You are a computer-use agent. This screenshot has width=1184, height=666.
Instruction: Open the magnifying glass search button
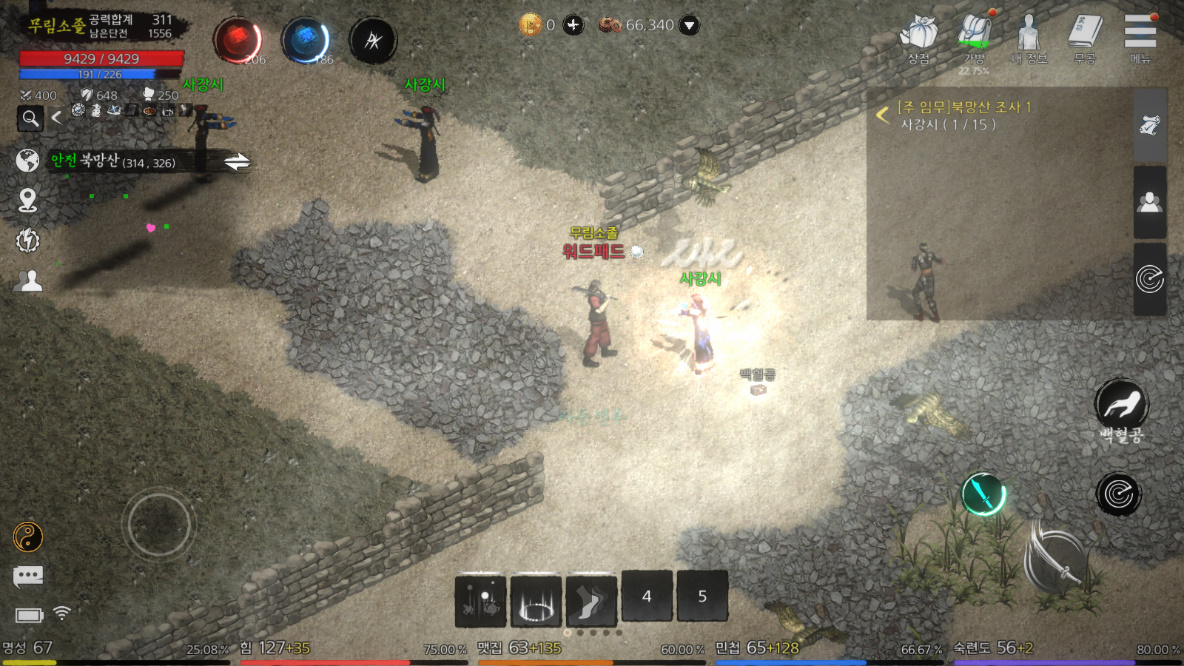[x=31, y=119]
